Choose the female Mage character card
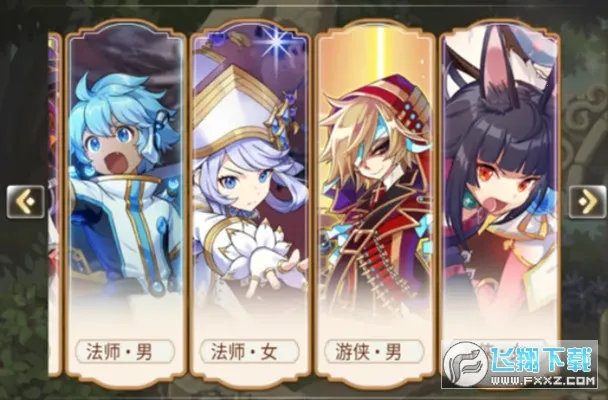 click(x=250, y=200)
